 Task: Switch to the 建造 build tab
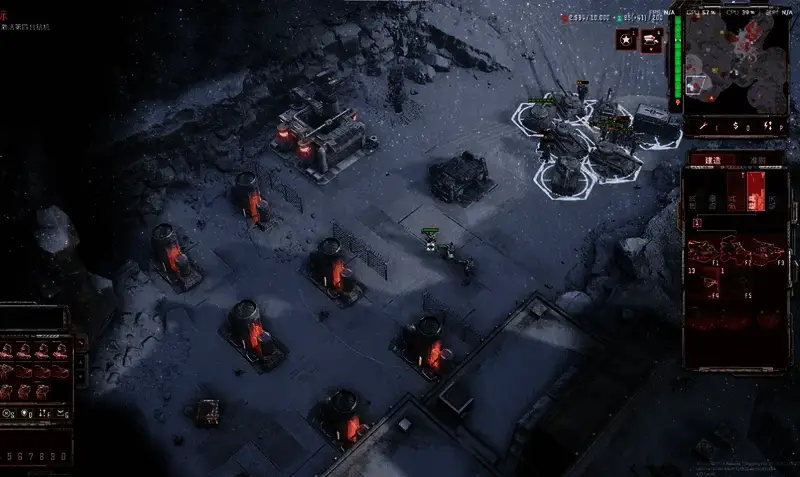[712, 160]
